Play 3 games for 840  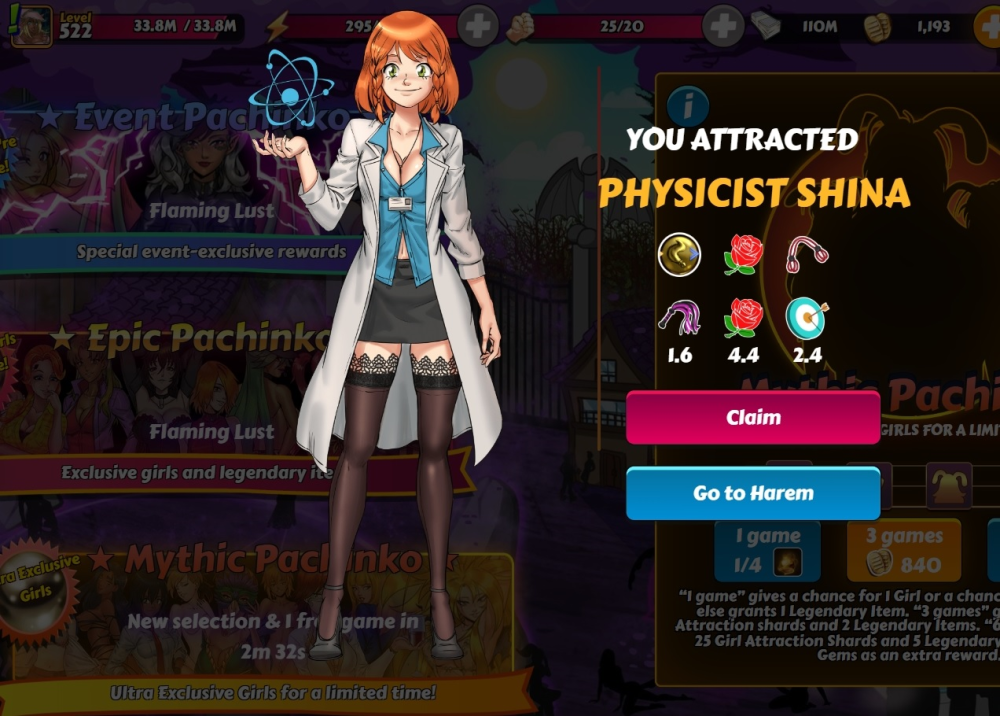903,551
